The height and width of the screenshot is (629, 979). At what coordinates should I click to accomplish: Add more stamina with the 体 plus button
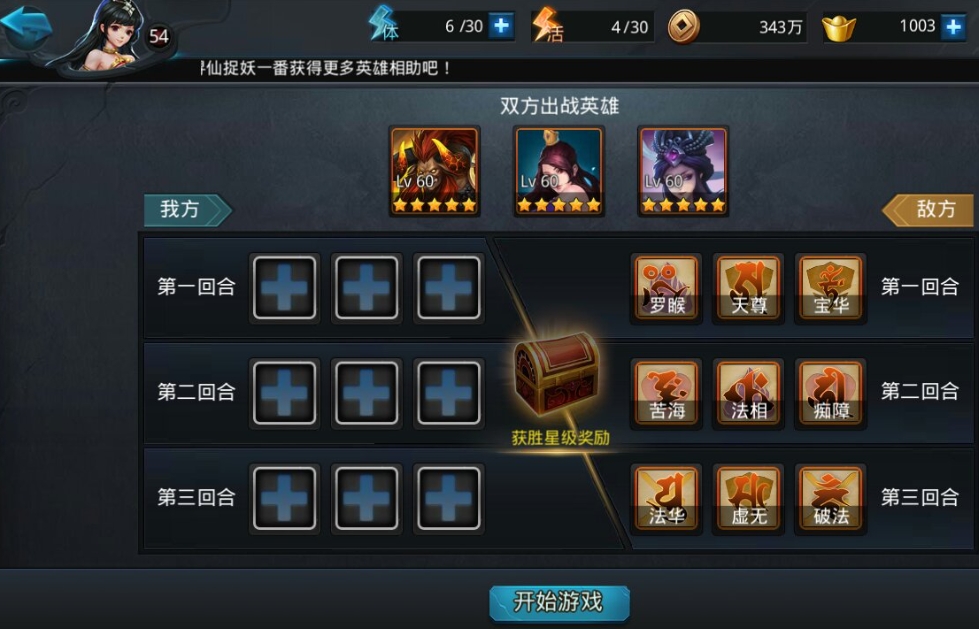coord(501,26)
